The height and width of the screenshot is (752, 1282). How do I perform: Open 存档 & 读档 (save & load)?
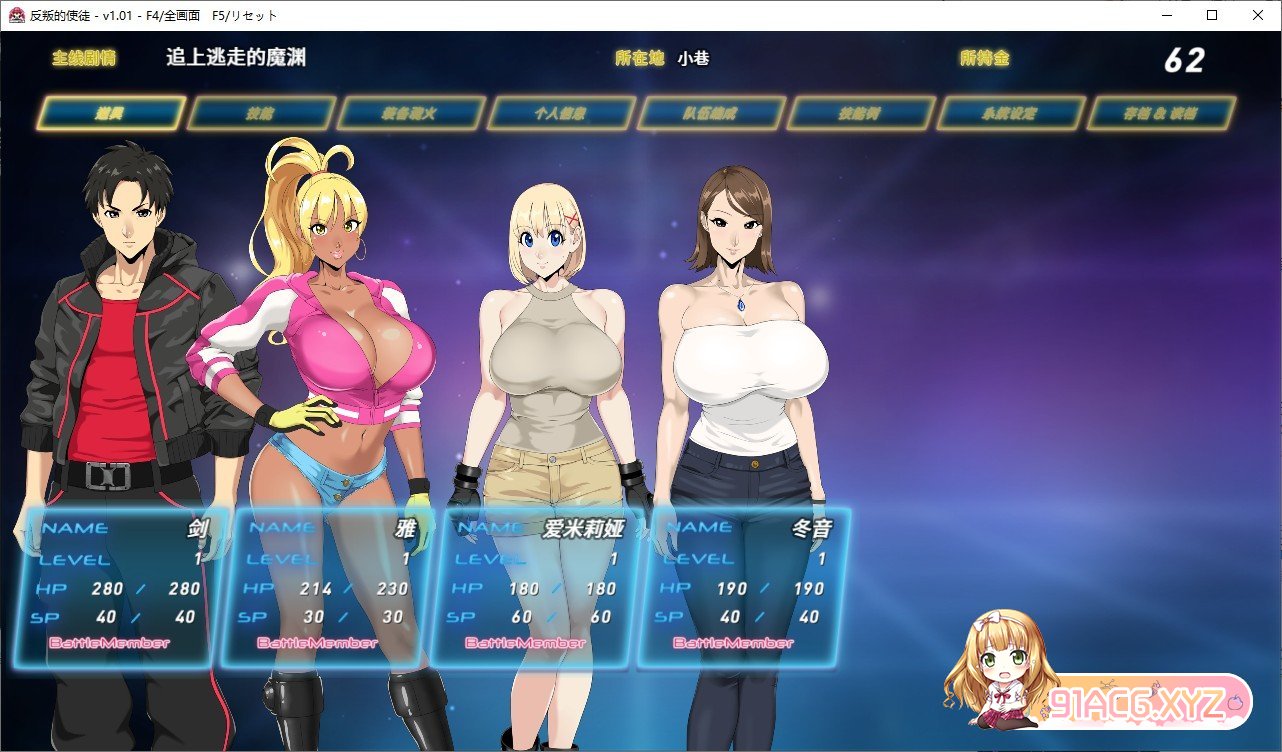click(1161, 113)
